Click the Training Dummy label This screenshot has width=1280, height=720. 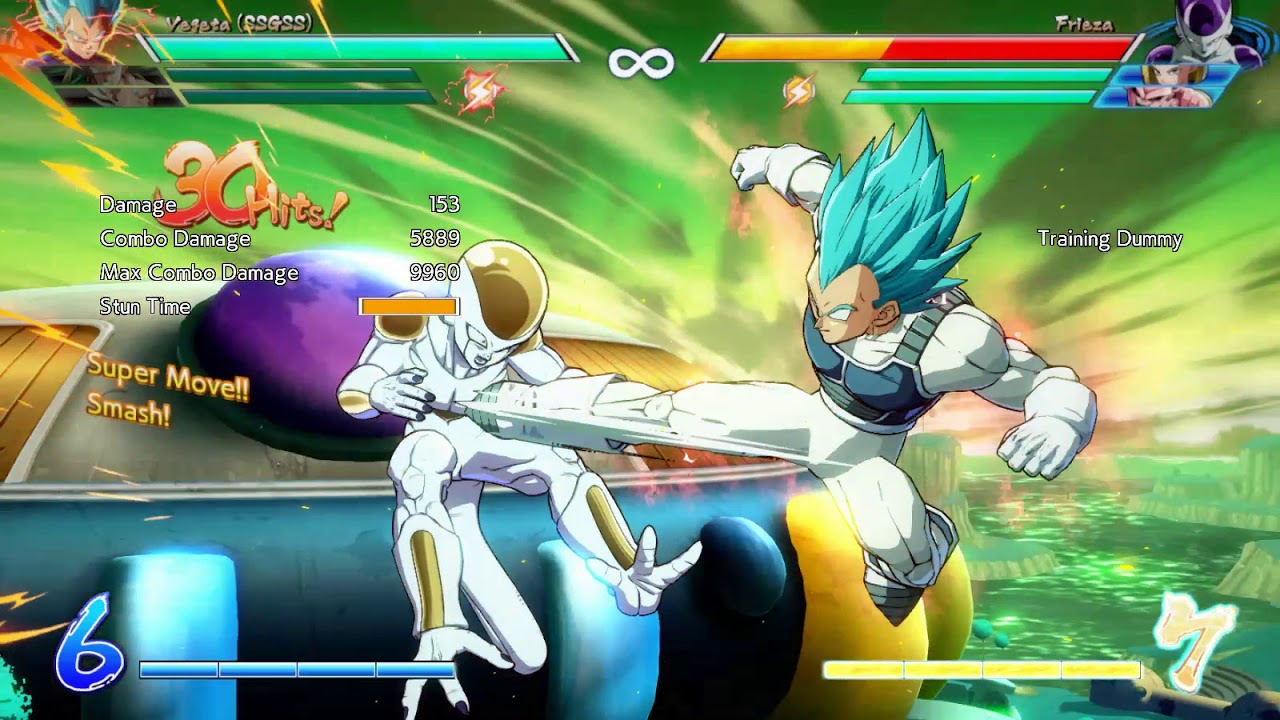click(x=1109, y=240)
